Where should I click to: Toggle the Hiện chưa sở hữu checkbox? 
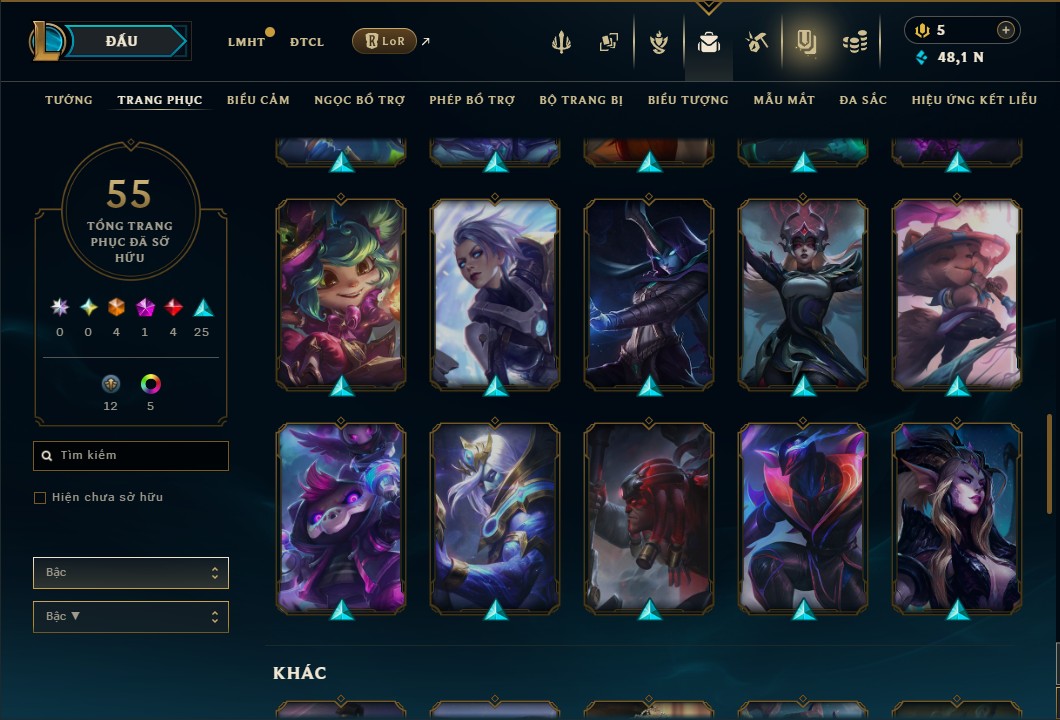click(x=40, y=498)
